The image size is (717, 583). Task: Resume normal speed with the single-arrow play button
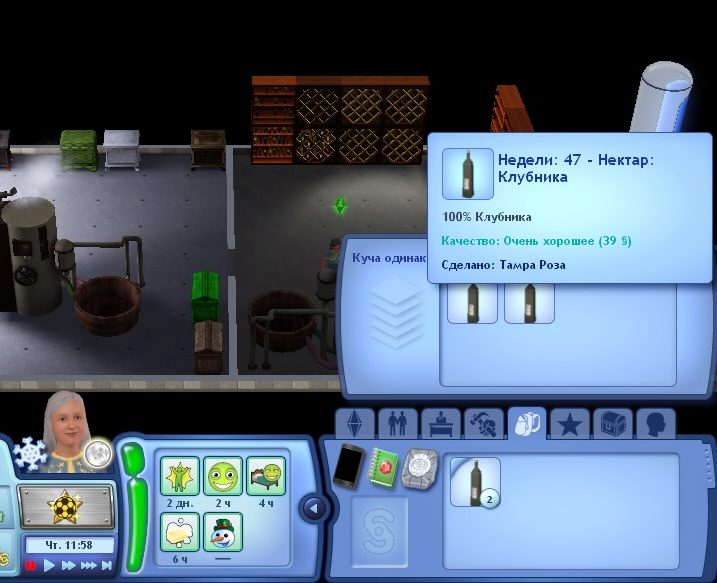point(49,565)
